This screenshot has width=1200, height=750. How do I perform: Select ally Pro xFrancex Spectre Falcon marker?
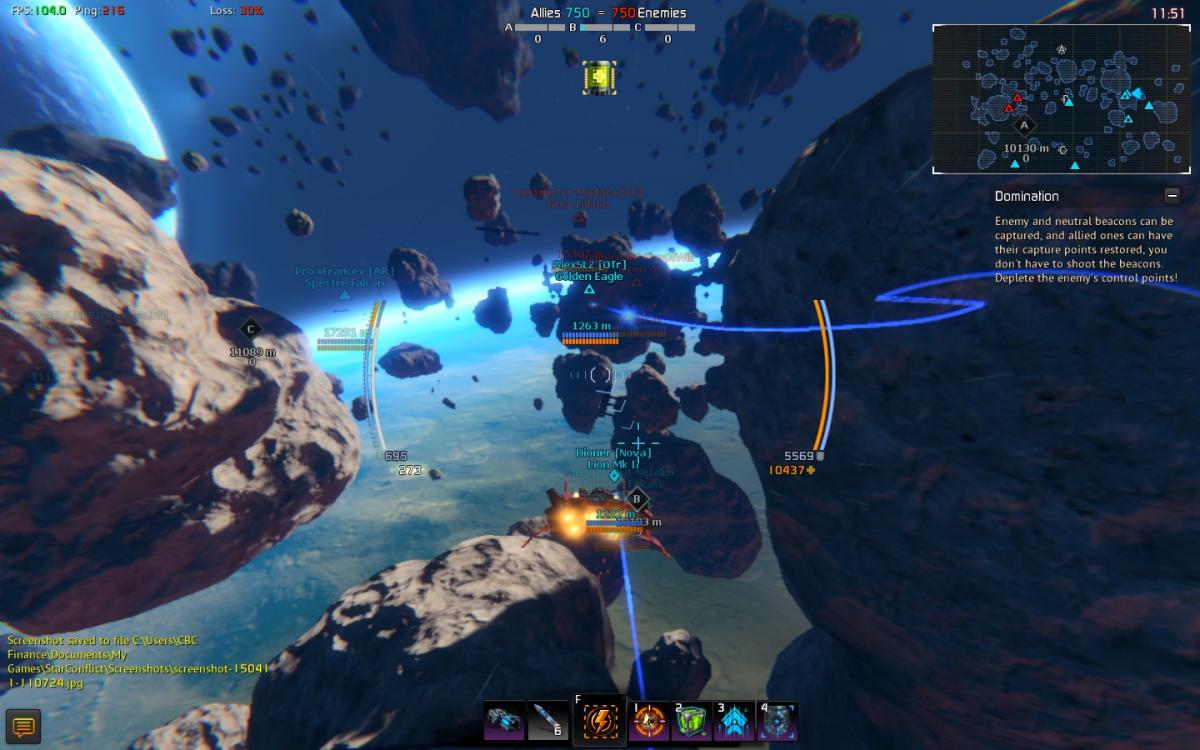pos(345,294)
